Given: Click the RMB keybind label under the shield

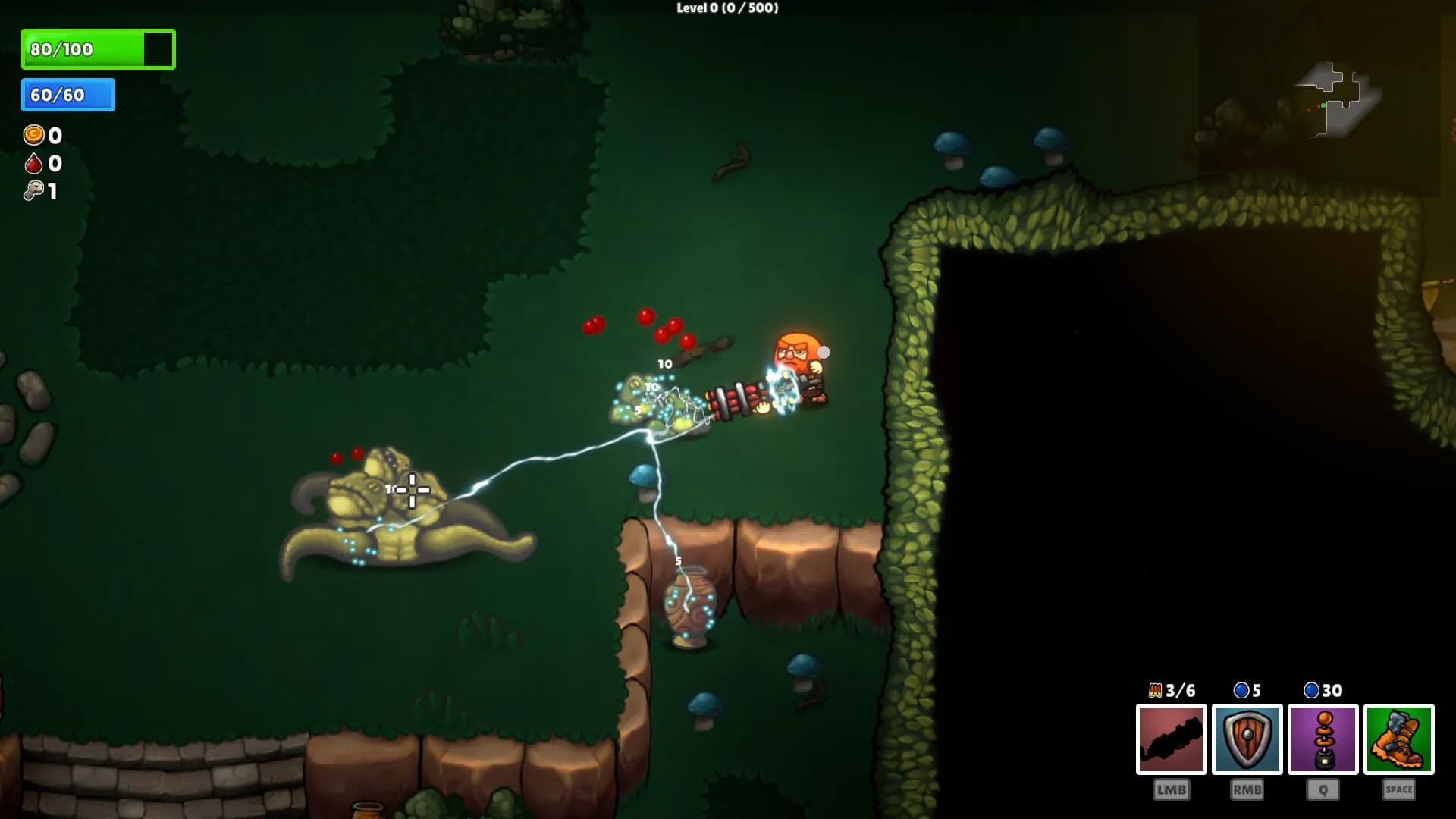Looking at the screenshot, I should click(1246, 789).
